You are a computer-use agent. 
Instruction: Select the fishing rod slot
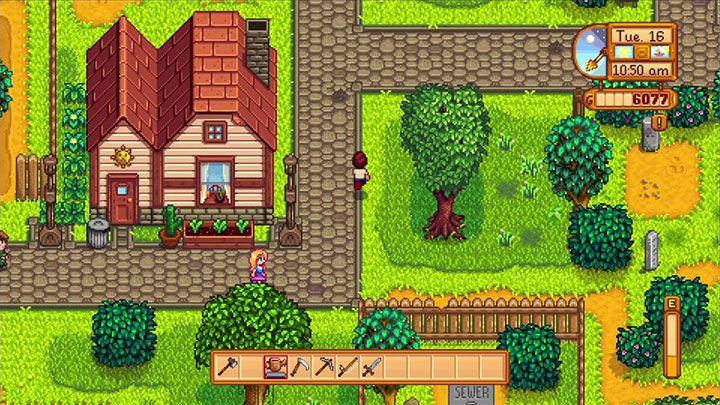pyautogui.click(x=347, y=367)
